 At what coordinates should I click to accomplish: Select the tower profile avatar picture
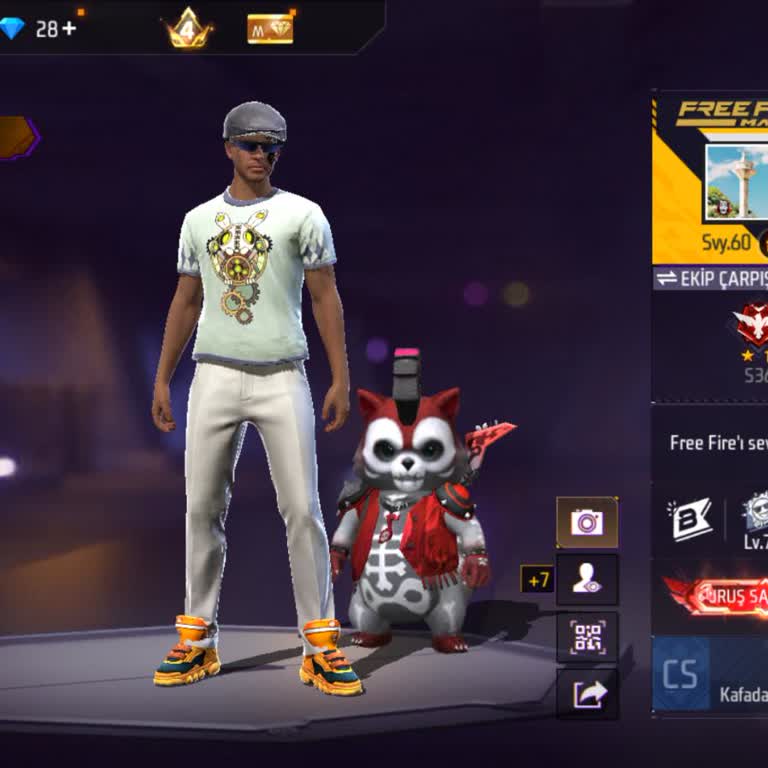click(x=736, y=181)
